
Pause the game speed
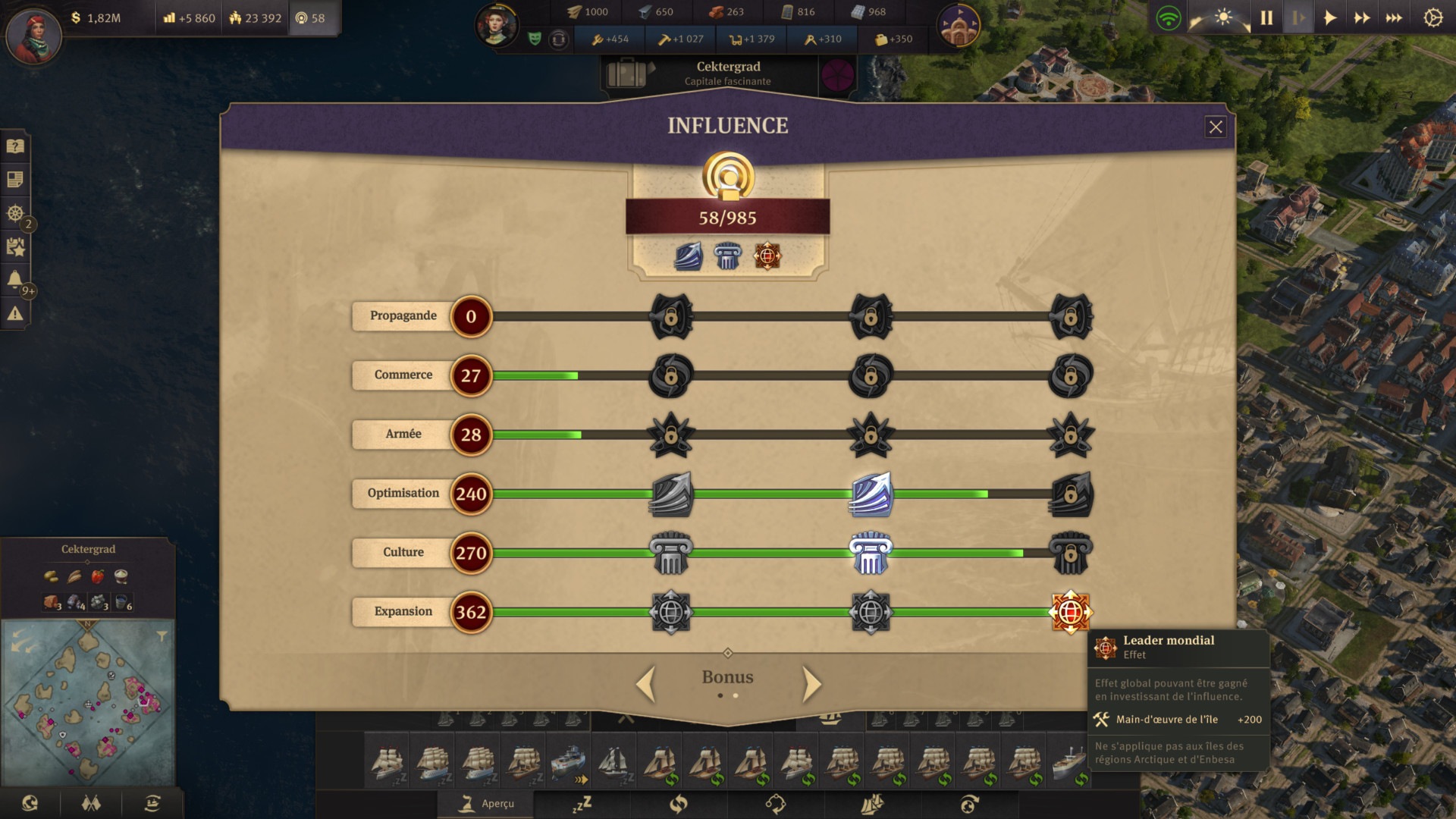click(1266, 17)
